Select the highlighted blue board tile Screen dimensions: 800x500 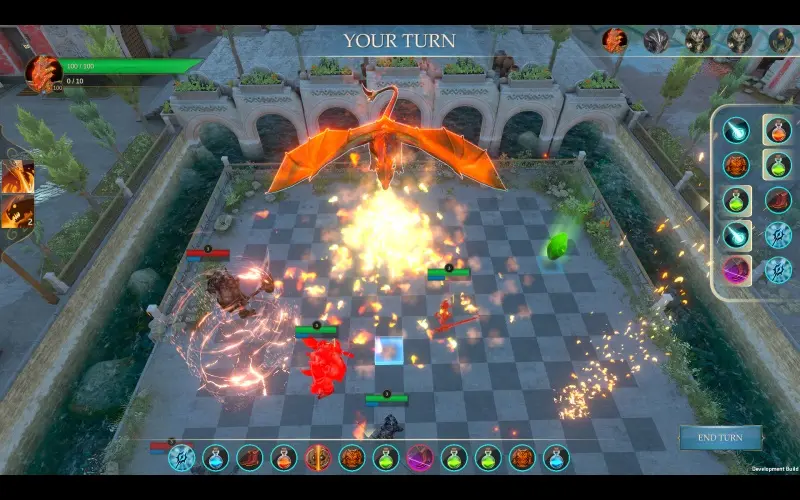[x=389, y=351]
